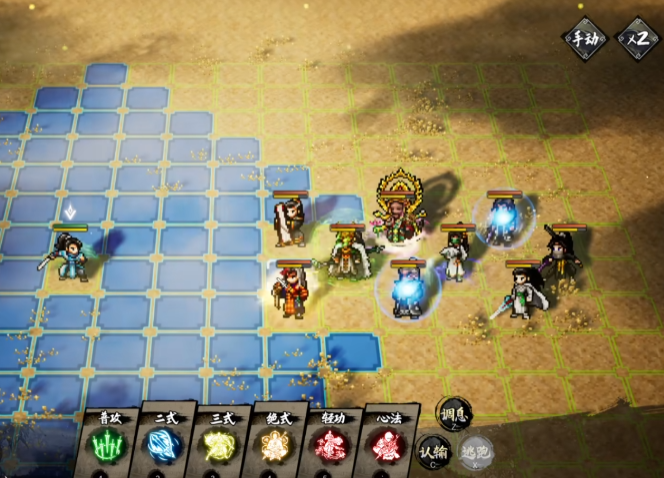
Task: Toggle the 手动 manual battle mode button
Action: [584, 40]
